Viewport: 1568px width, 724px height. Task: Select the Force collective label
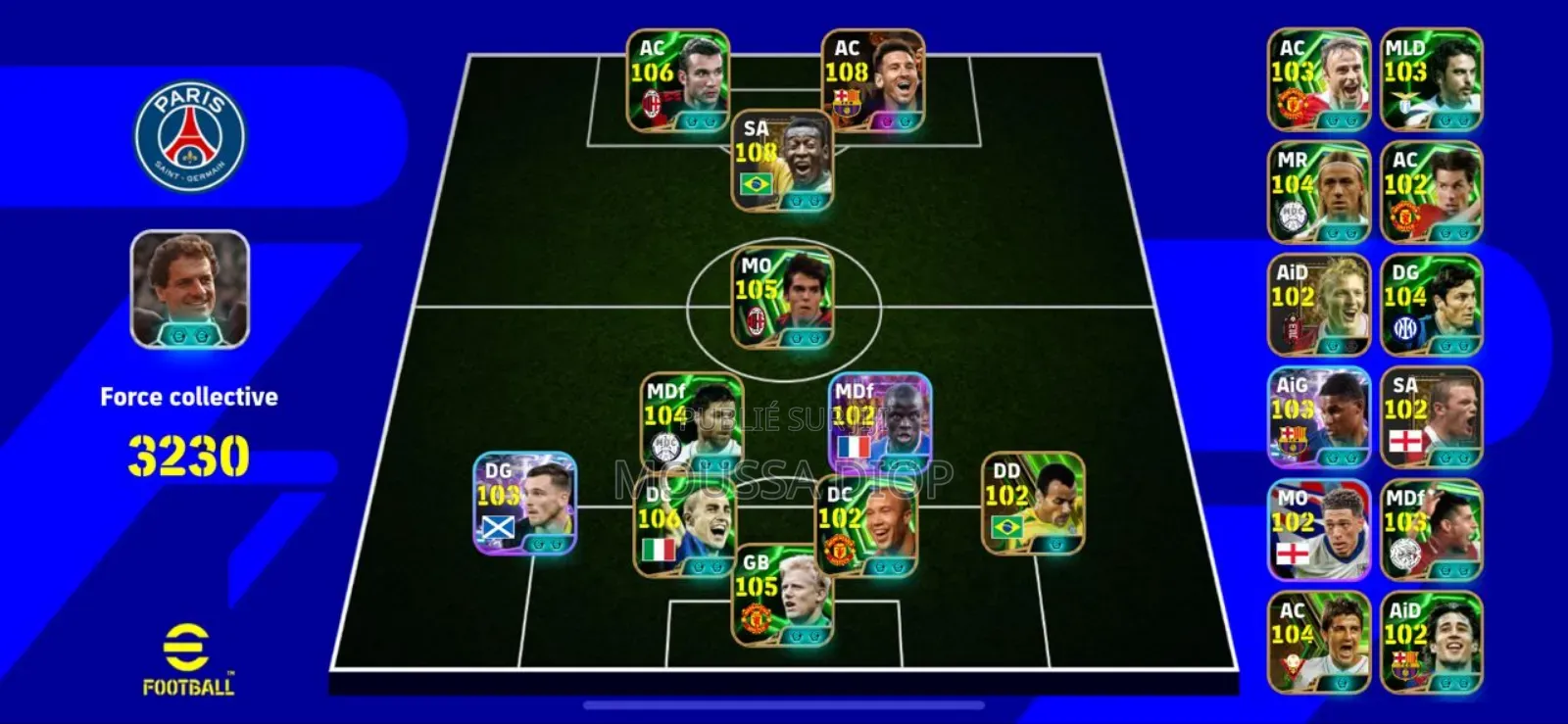coord(188,397)
